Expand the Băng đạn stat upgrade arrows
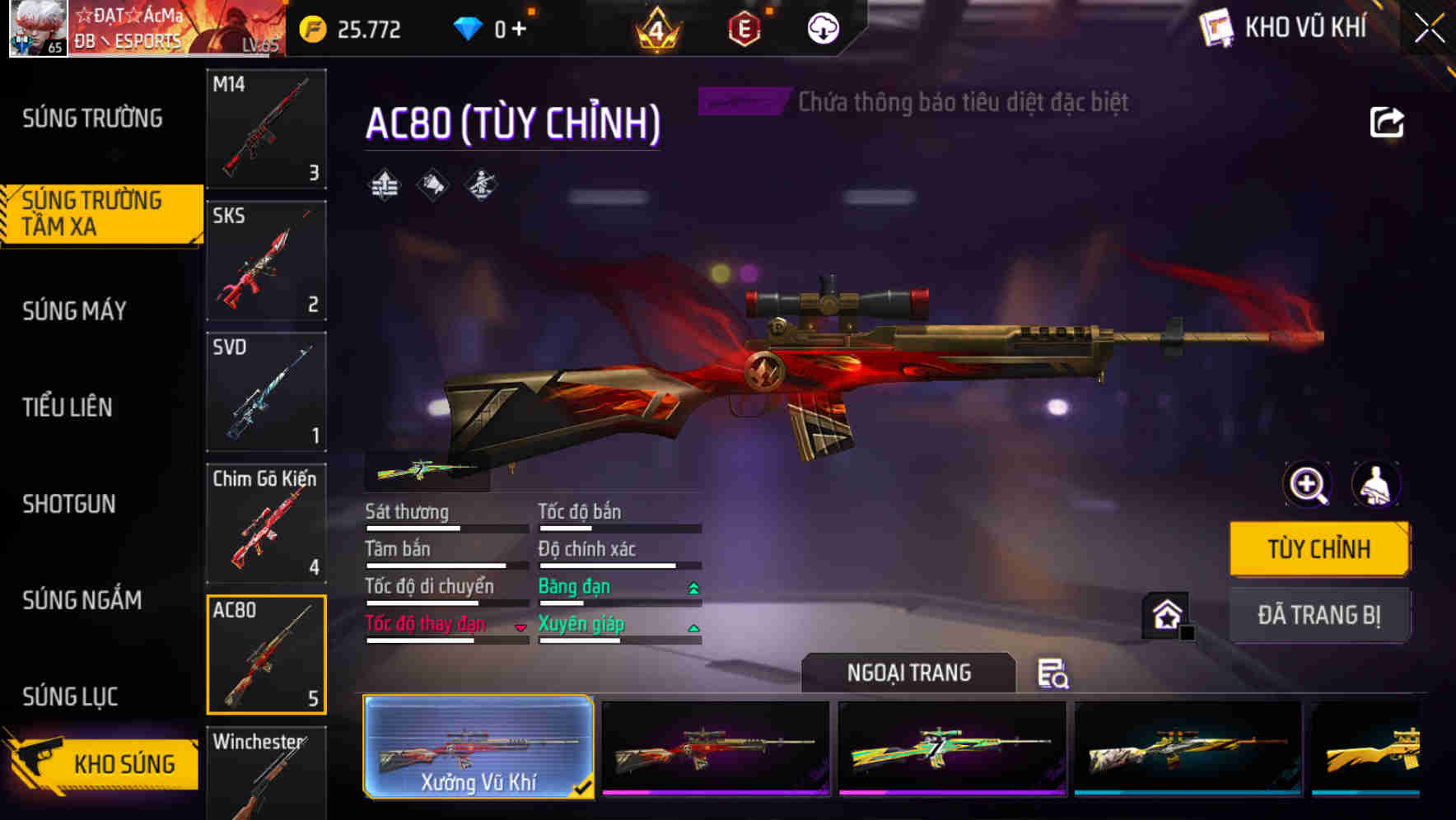This screenshot has height=820, width=1456. tap(693, 586)
